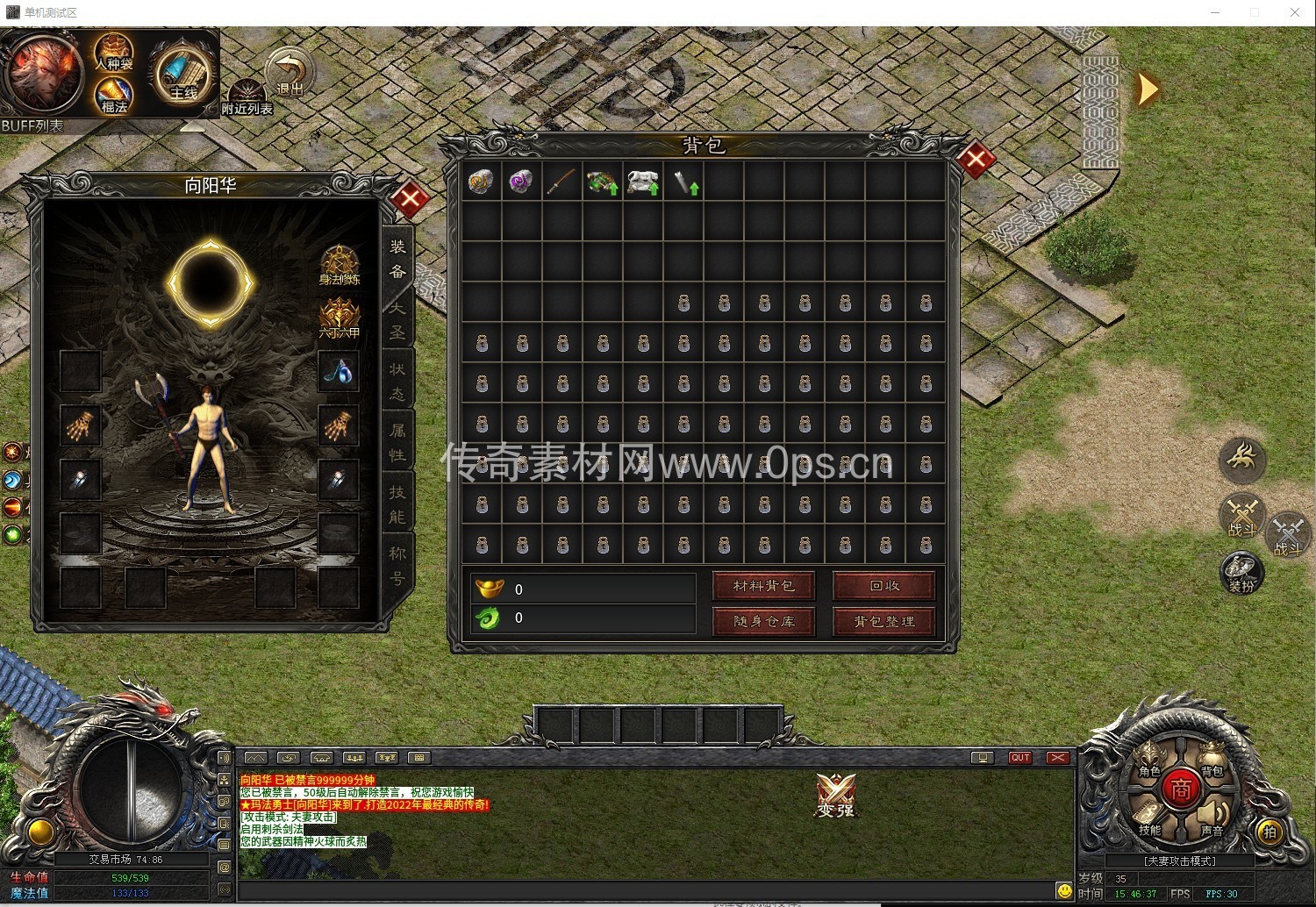
Task: Click the 回收 recycle button
Action: [x=883, y=586]
